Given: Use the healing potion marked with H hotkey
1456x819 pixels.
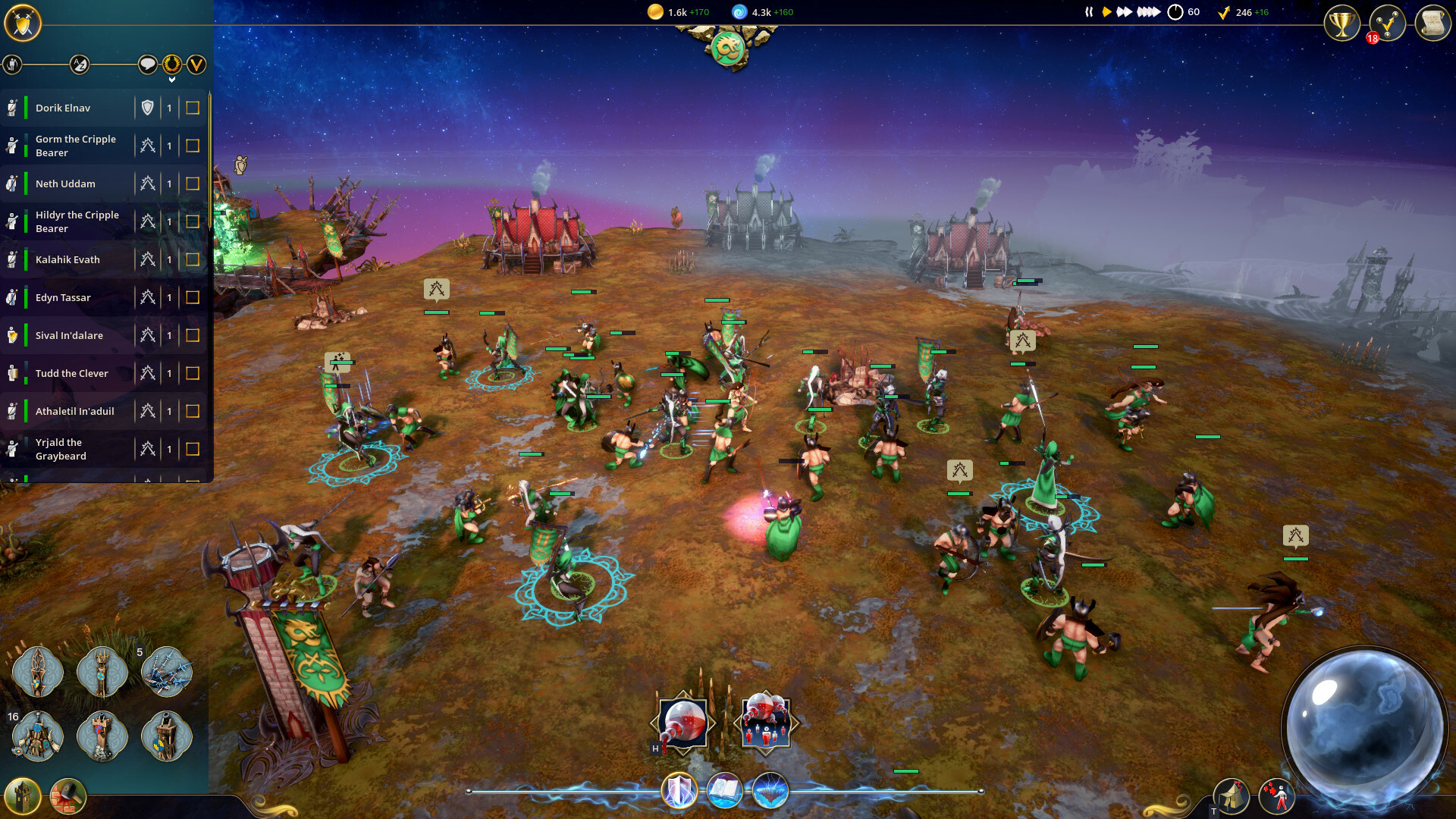Looking at the screenshot, I should [681, 721].
